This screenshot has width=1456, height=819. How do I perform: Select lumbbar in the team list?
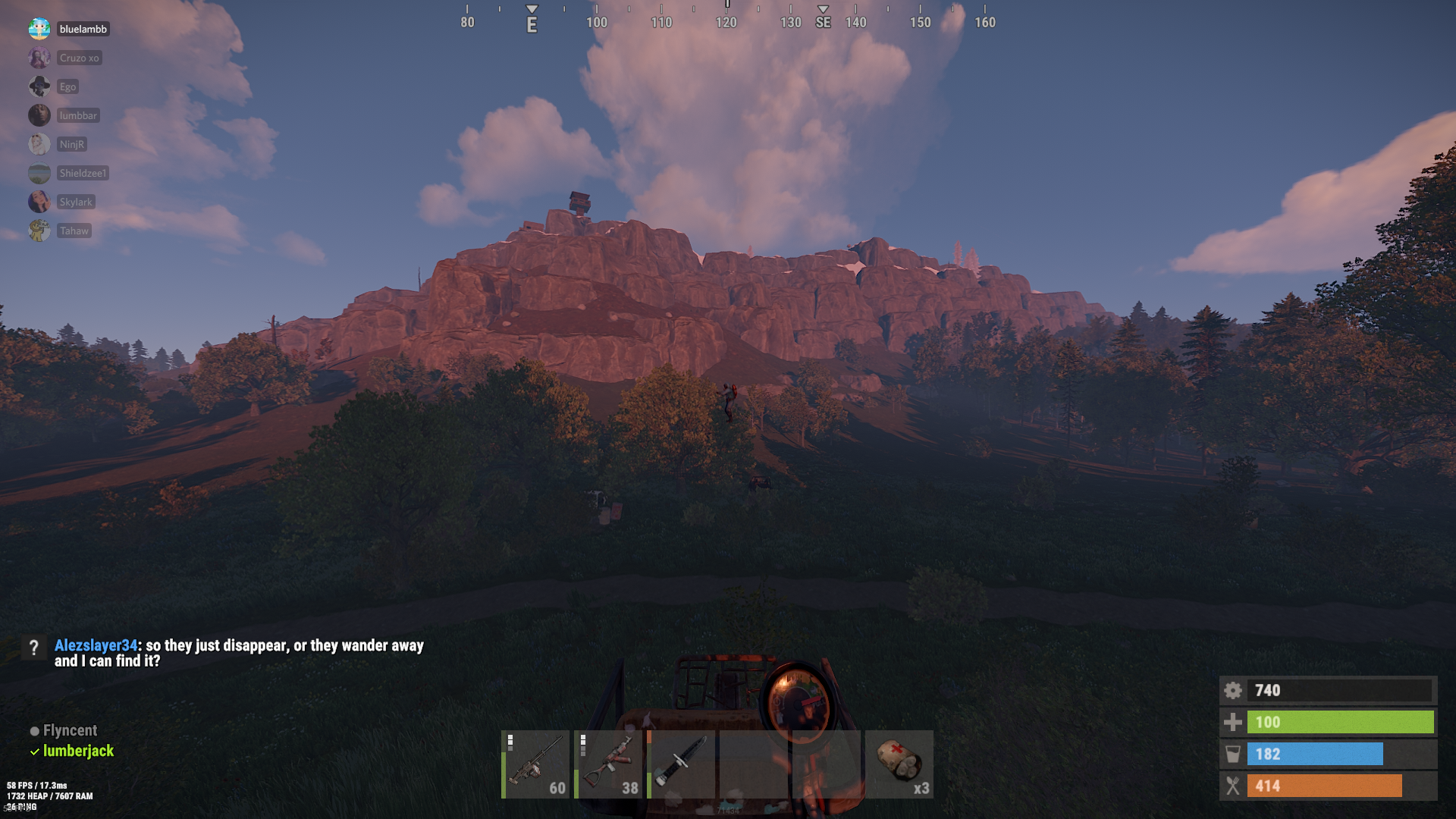point(78,115)
